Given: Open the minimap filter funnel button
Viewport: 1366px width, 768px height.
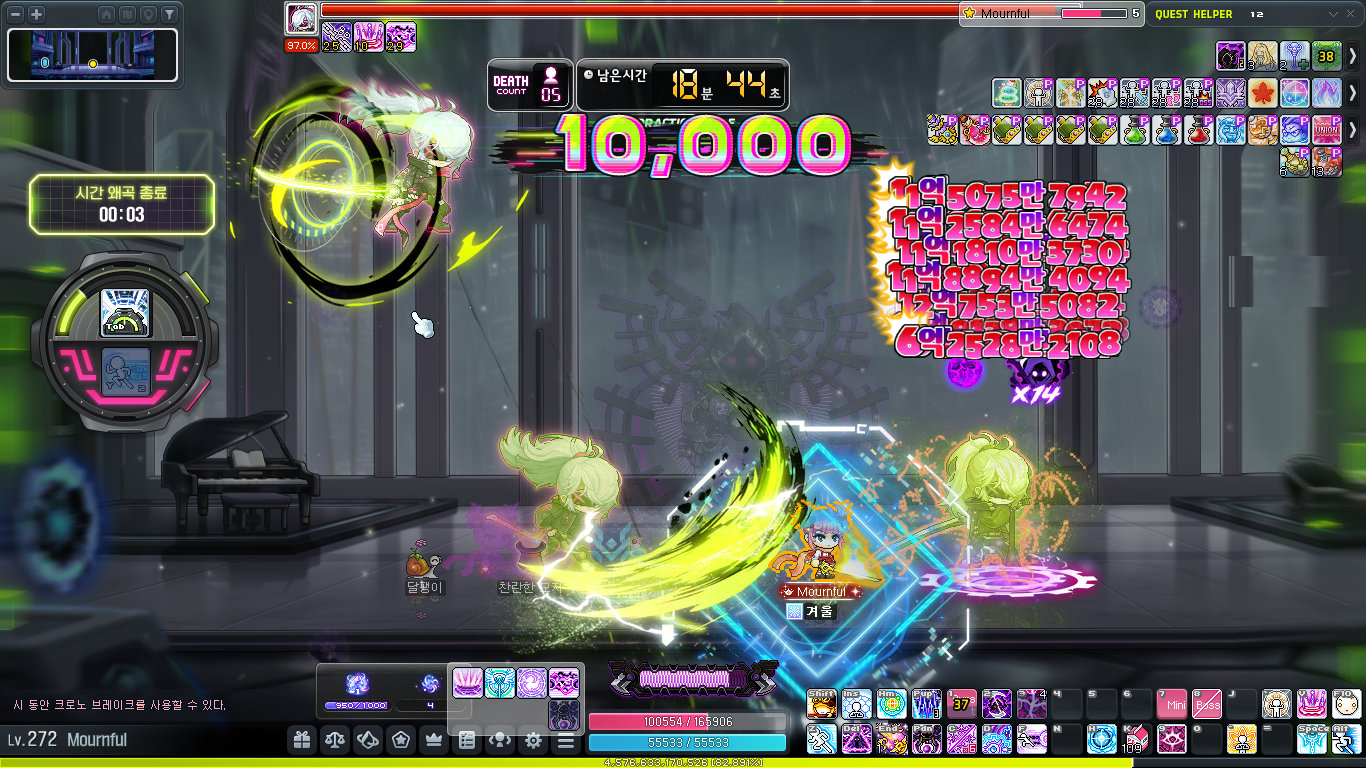Looking at the screenshot, I should [169, 14].
